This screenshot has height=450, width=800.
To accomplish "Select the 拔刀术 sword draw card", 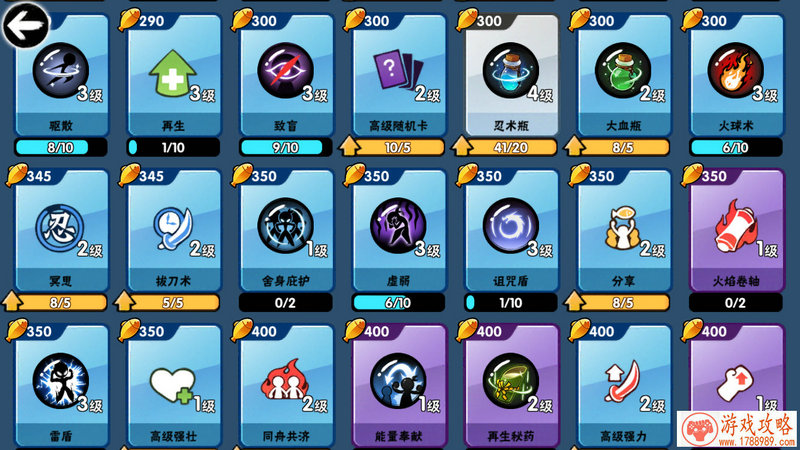I will coord(174,230).
